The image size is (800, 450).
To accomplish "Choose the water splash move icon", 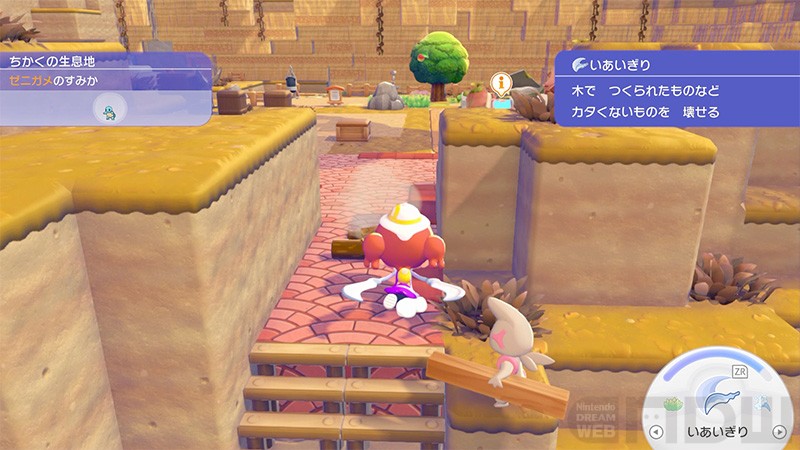I will point(767,404).
